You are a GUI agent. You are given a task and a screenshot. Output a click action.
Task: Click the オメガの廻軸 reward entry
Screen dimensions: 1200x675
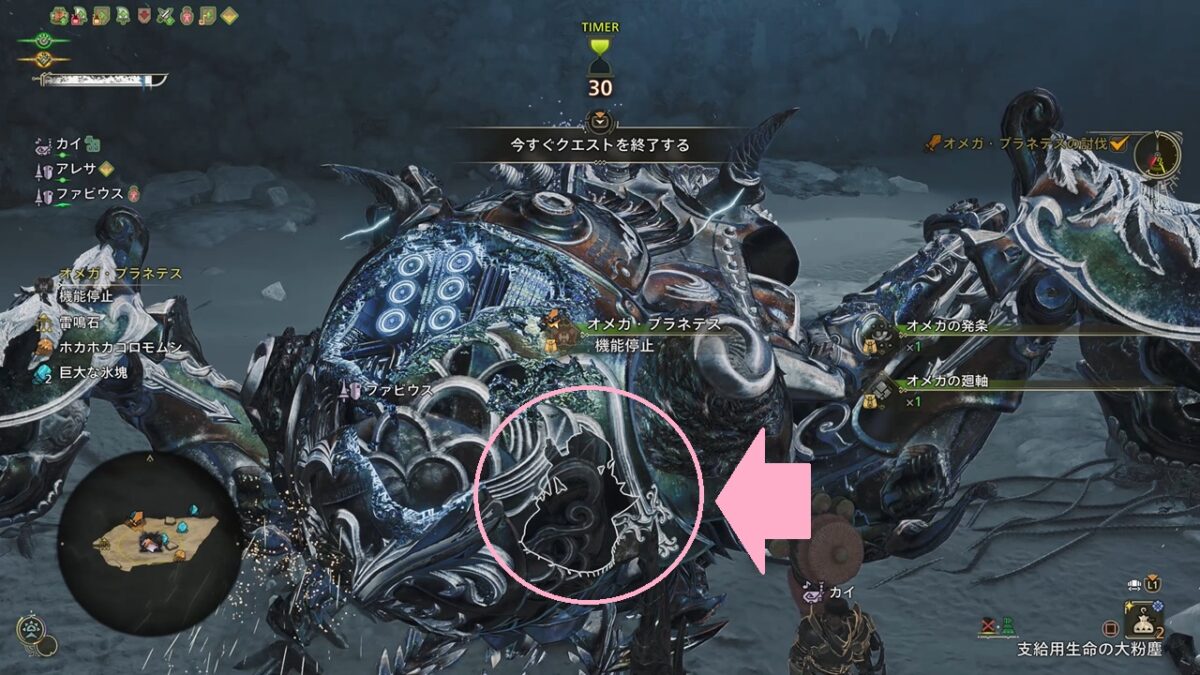pyautogui.click(x=946, y=381)
